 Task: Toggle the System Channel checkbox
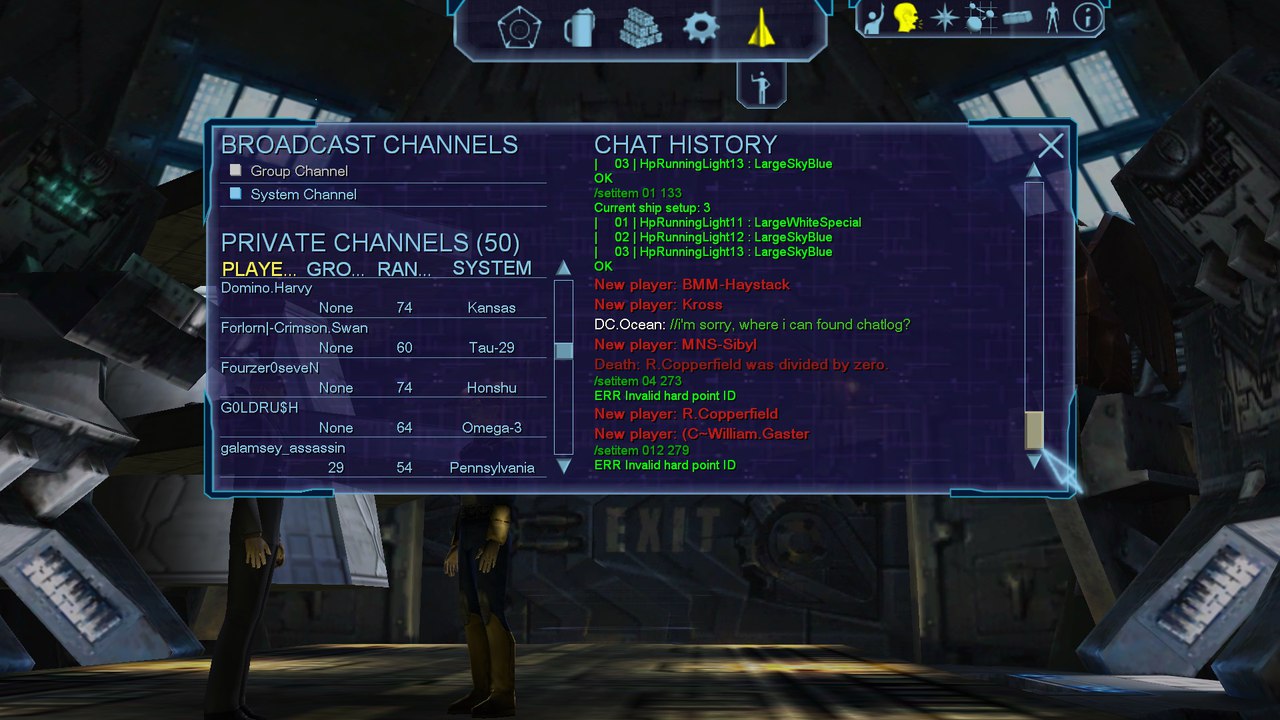point(236,194)
